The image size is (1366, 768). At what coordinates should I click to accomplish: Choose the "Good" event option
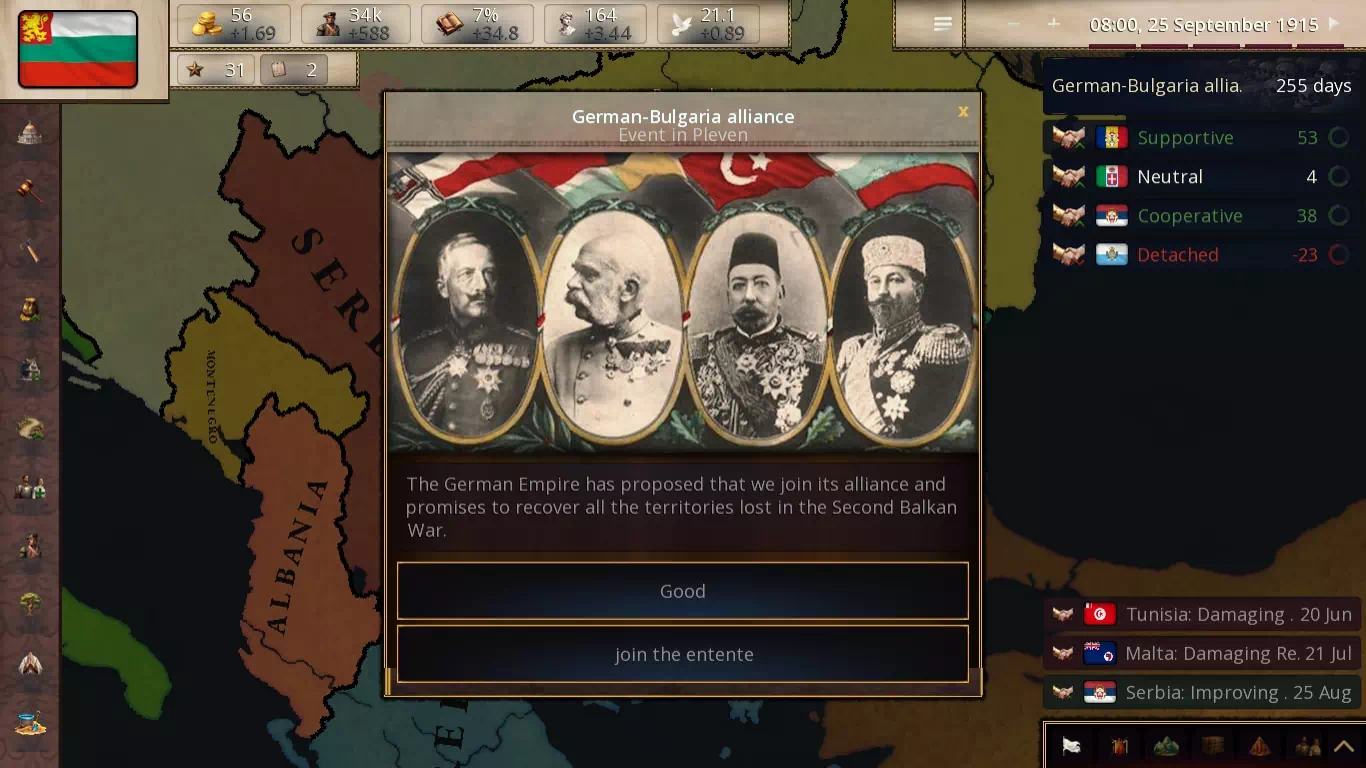coord(683,591)
